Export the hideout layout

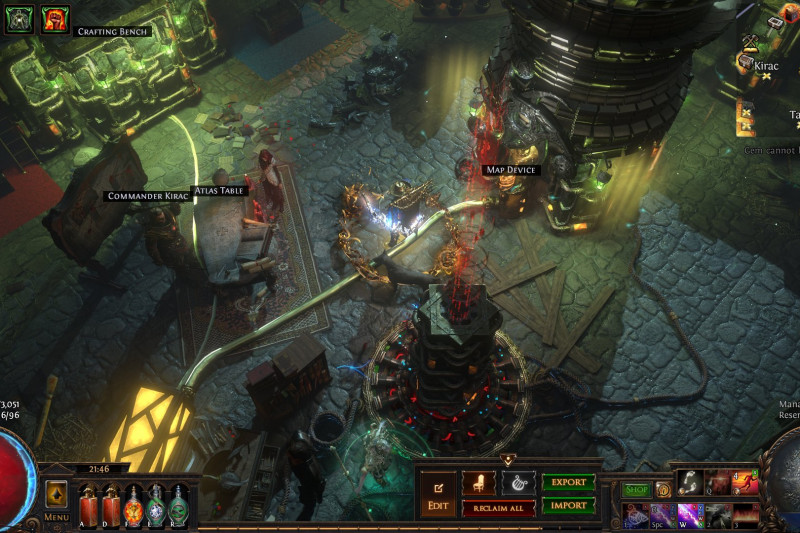[x=568, y=482]
